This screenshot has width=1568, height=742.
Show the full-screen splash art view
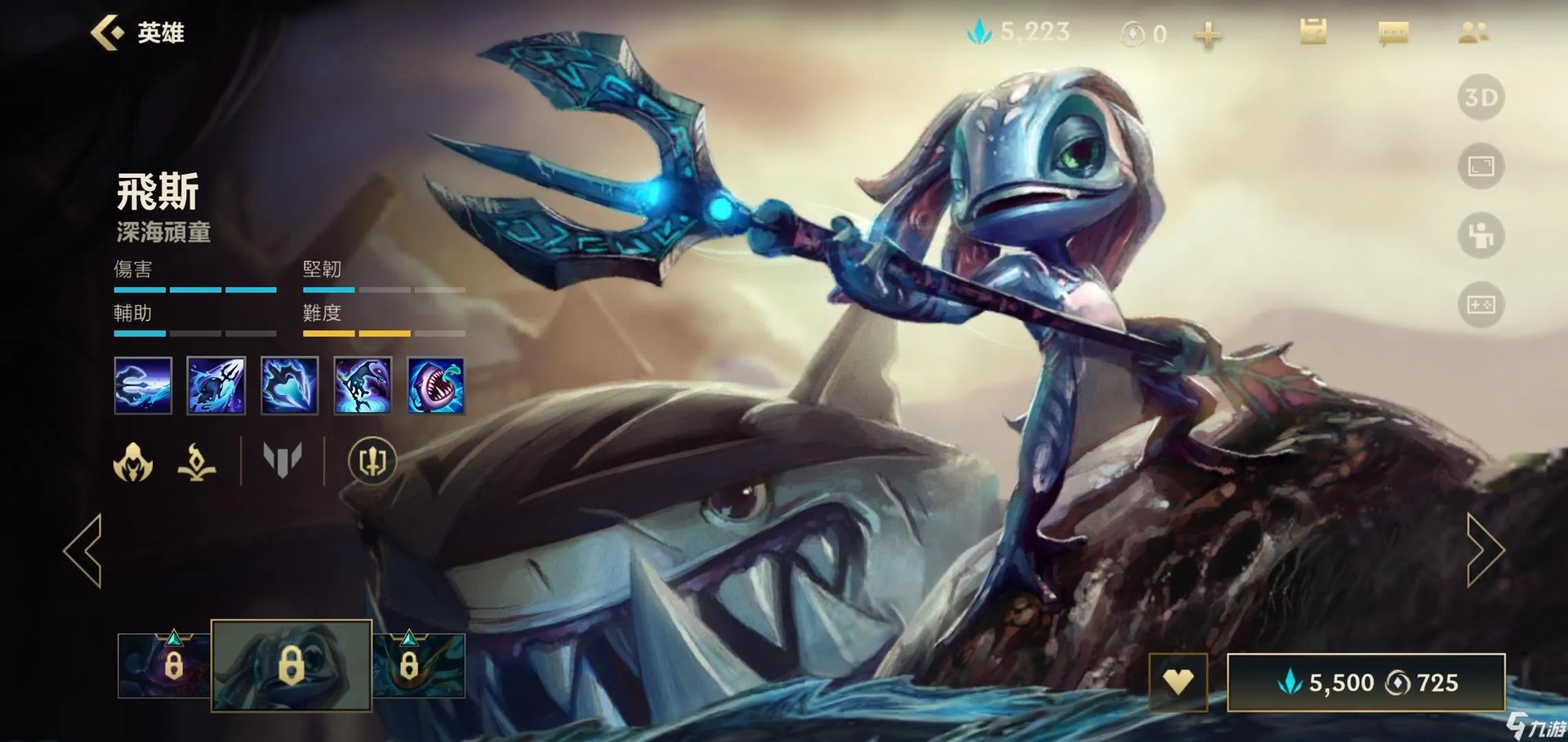[1481, 167]
